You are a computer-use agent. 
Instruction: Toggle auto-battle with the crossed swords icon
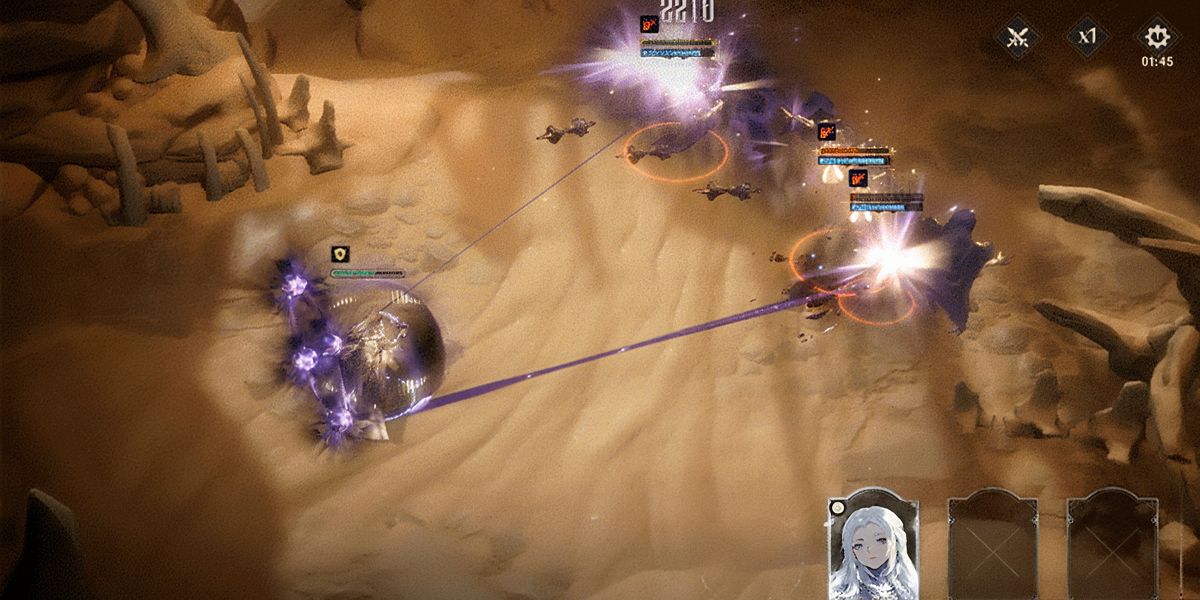click(1018, 38)
